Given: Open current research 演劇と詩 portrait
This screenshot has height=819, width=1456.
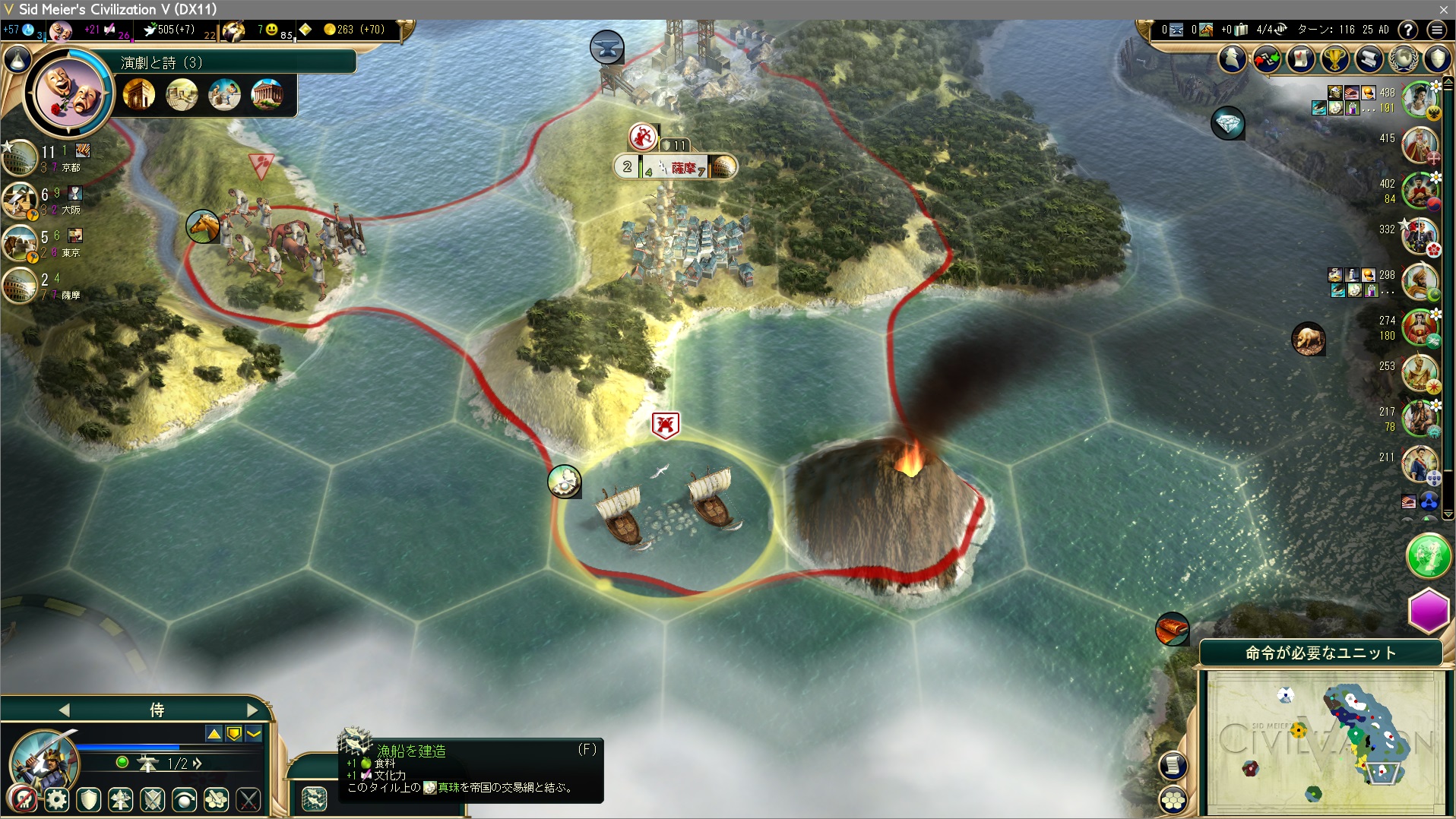Looking at the screenshot, I should 69,93.
